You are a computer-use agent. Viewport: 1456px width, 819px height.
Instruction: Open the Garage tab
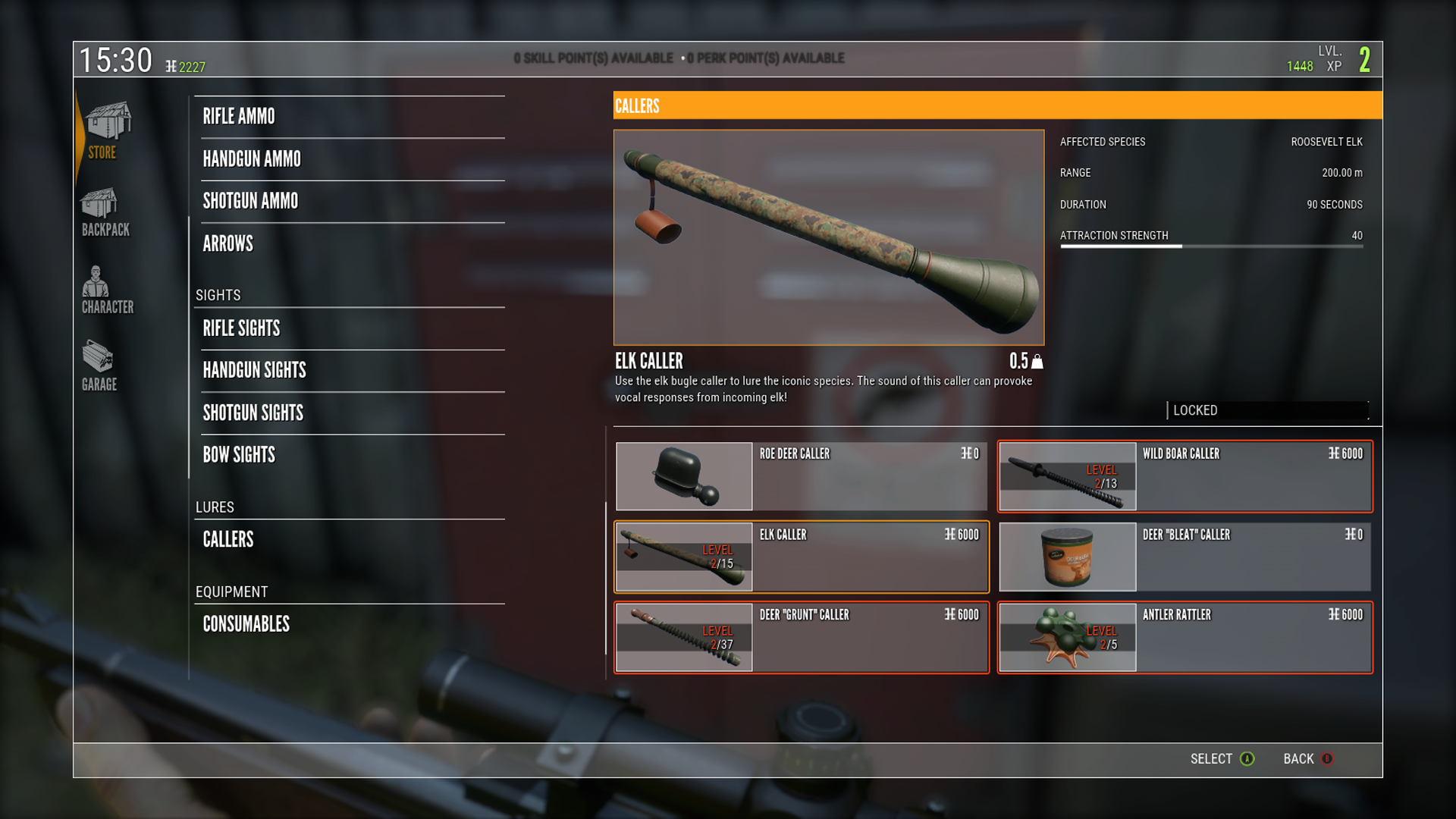point(99,366)
